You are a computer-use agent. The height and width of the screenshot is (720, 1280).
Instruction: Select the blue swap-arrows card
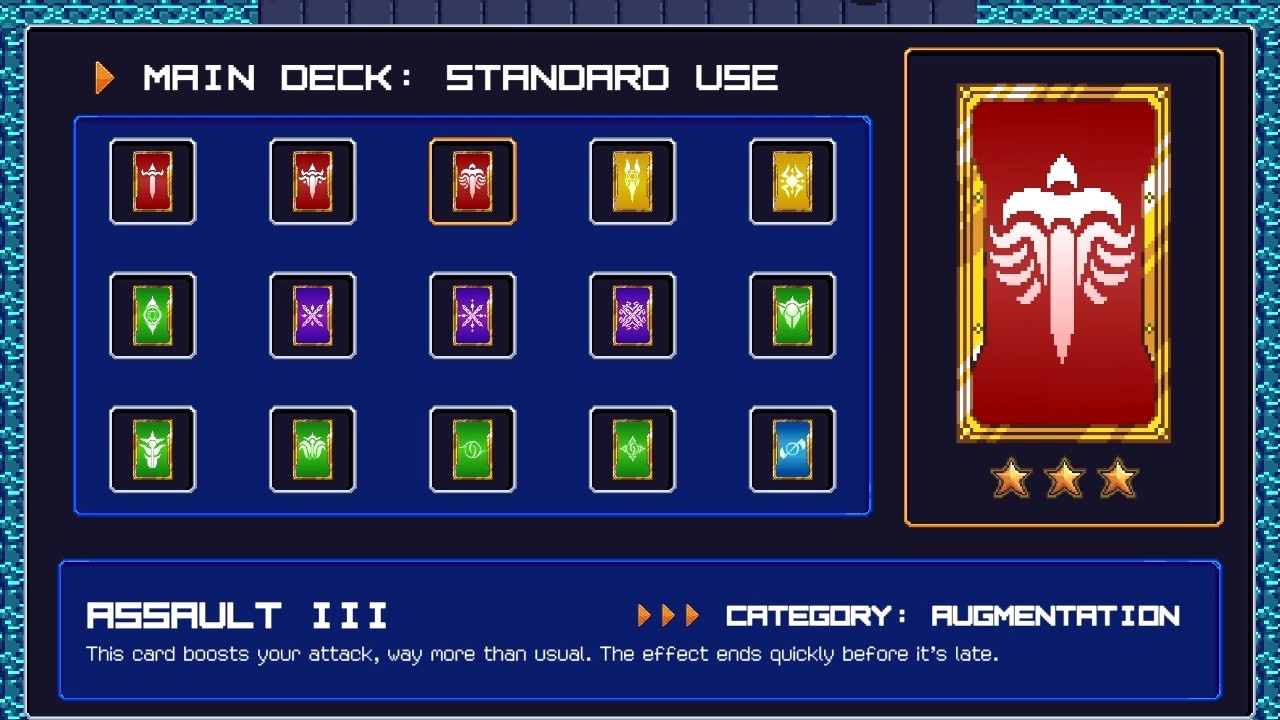[792, 449]
